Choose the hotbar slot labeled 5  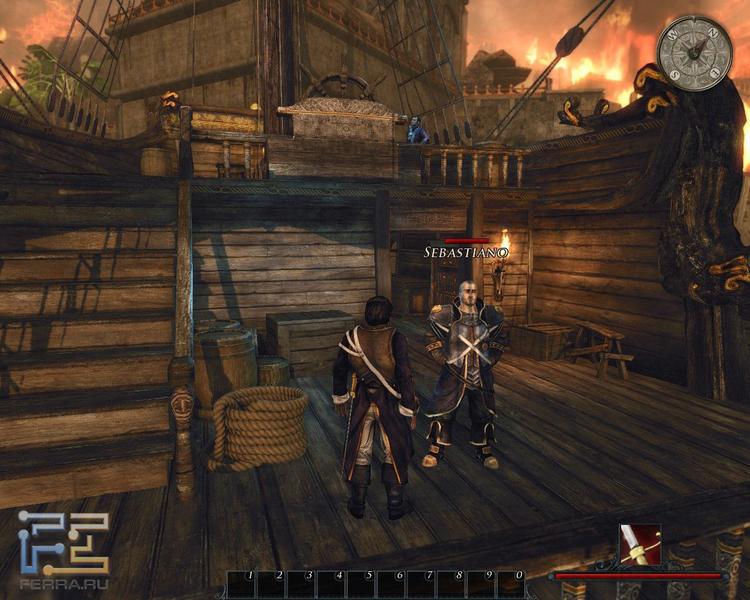pos(360,583)
